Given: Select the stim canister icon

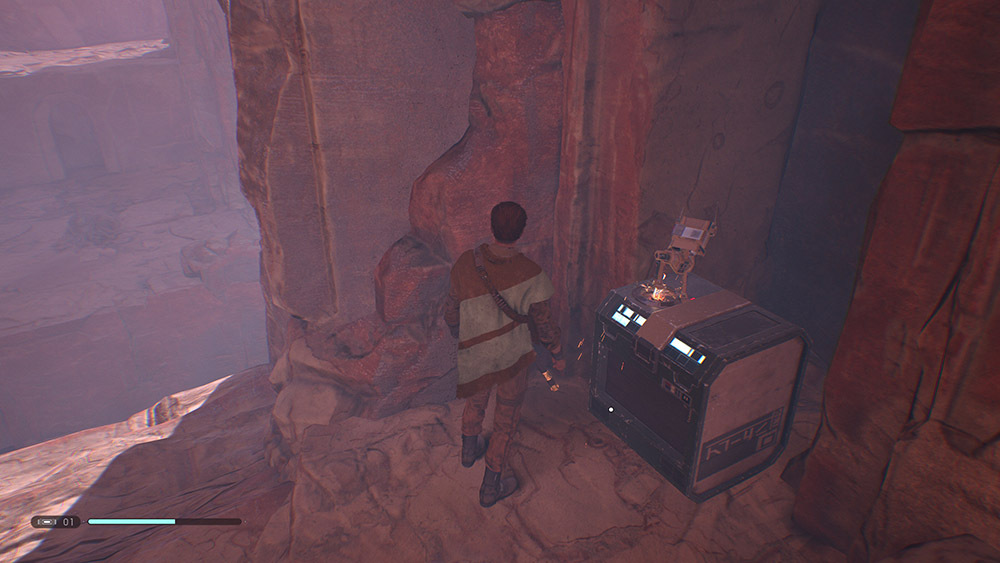Looking at the screenshot, I should tap(46, 521).
